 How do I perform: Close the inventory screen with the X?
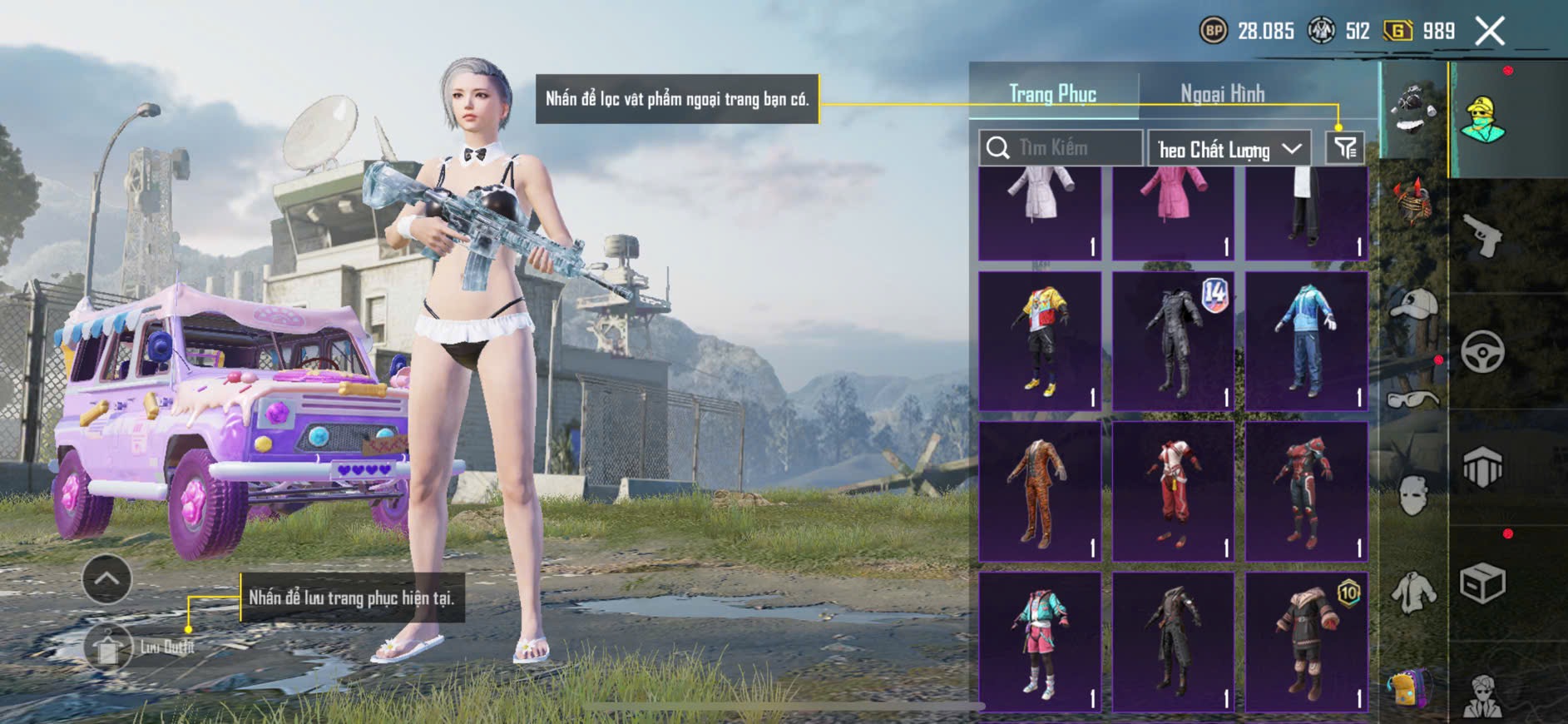pyautogui.click(x=1490, y=32)
